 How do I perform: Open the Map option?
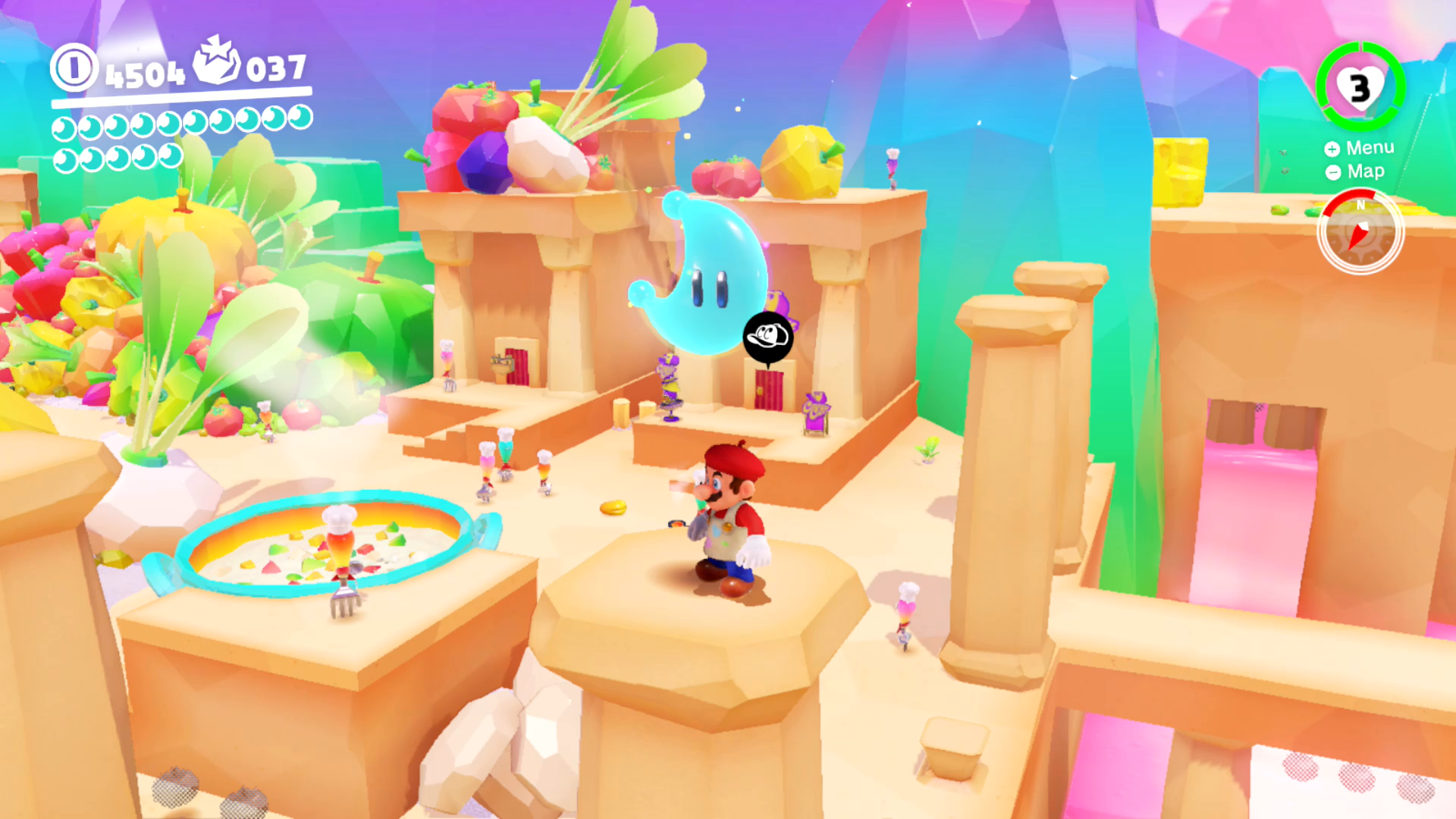tap(1365, 171)
